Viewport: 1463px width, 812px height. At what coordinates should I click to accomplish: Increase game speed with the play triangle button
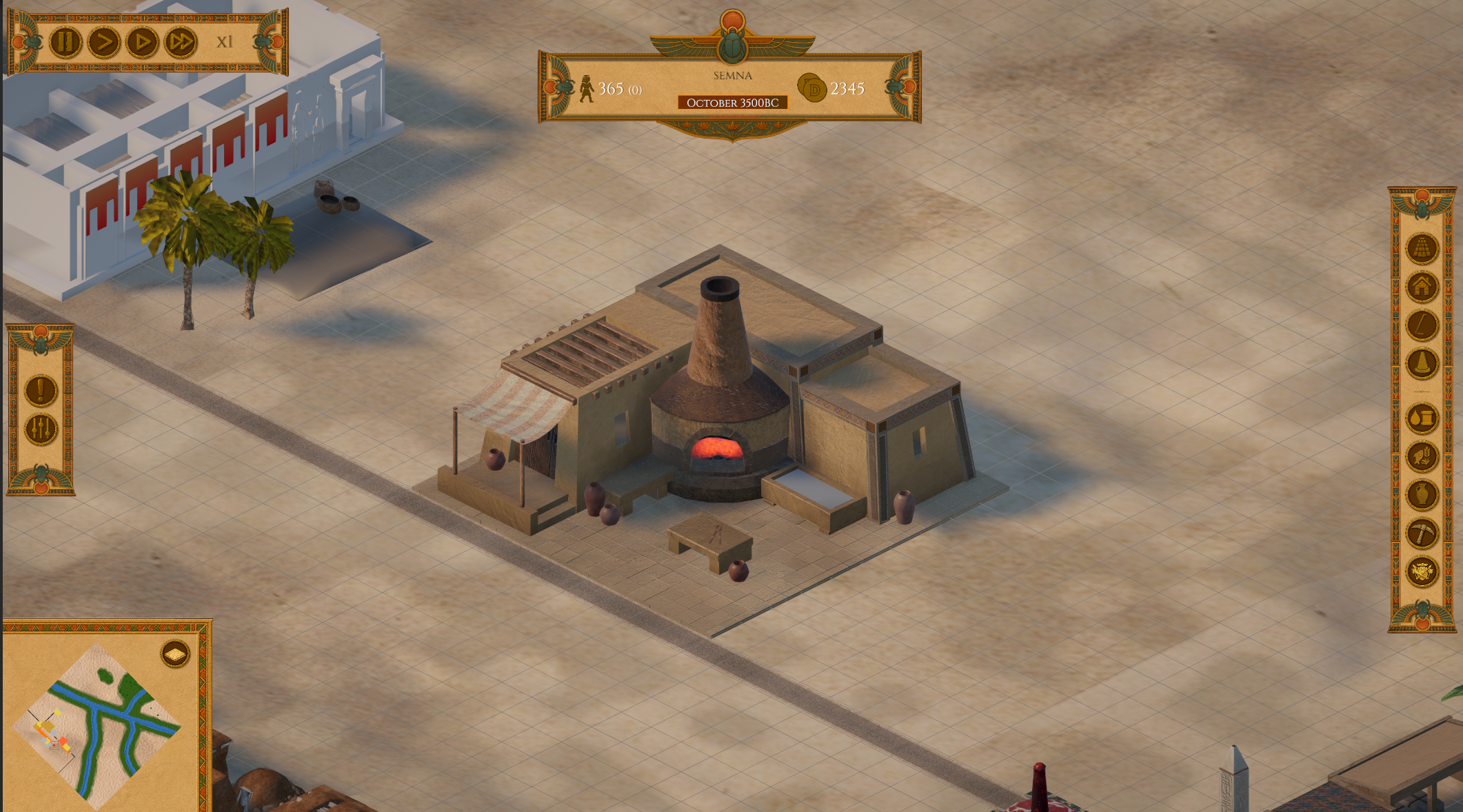pyautogui.click(x=143, y=42)
